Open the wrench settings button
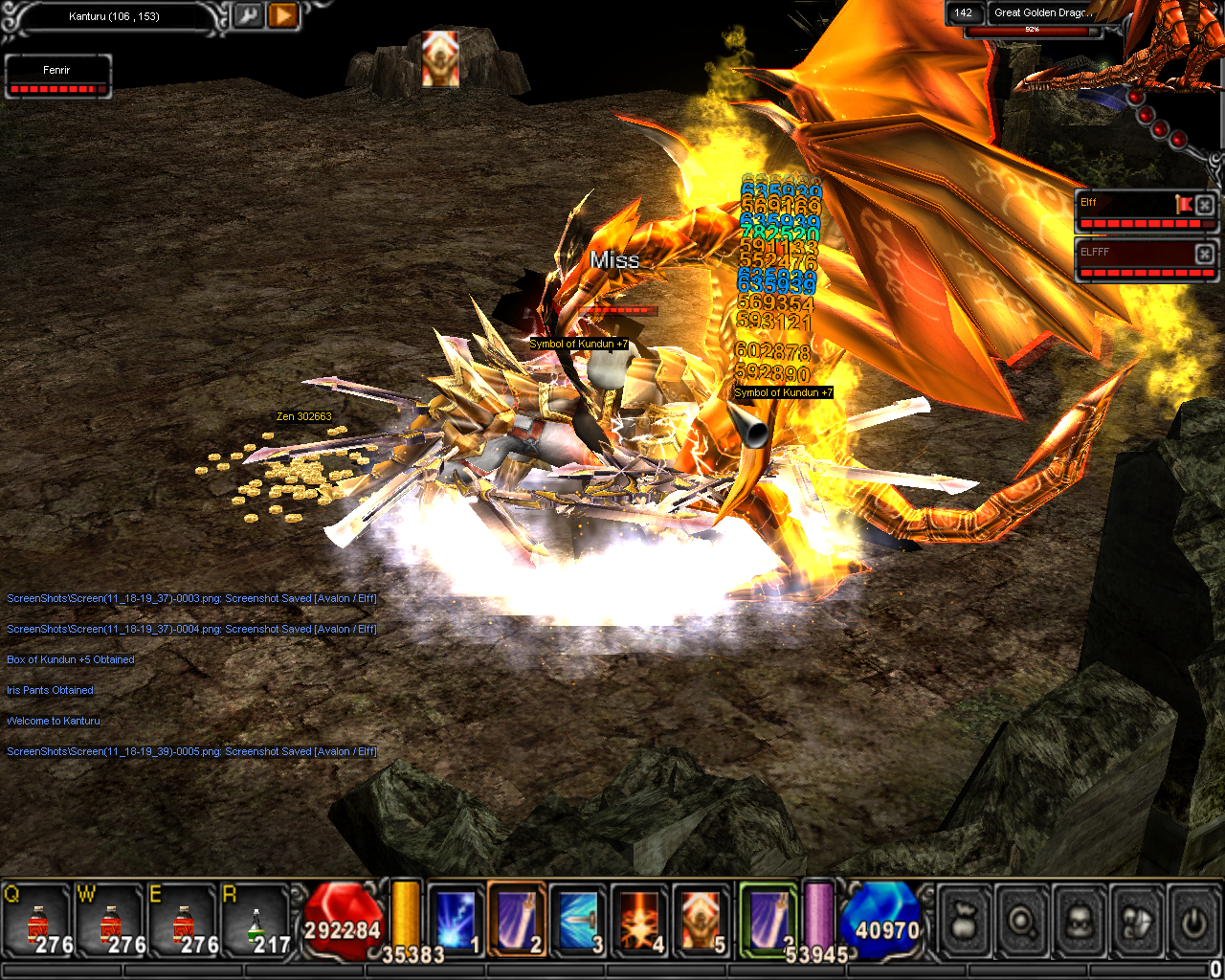The height and width of the screenshot is (980, 1225). tap(248, 16)
